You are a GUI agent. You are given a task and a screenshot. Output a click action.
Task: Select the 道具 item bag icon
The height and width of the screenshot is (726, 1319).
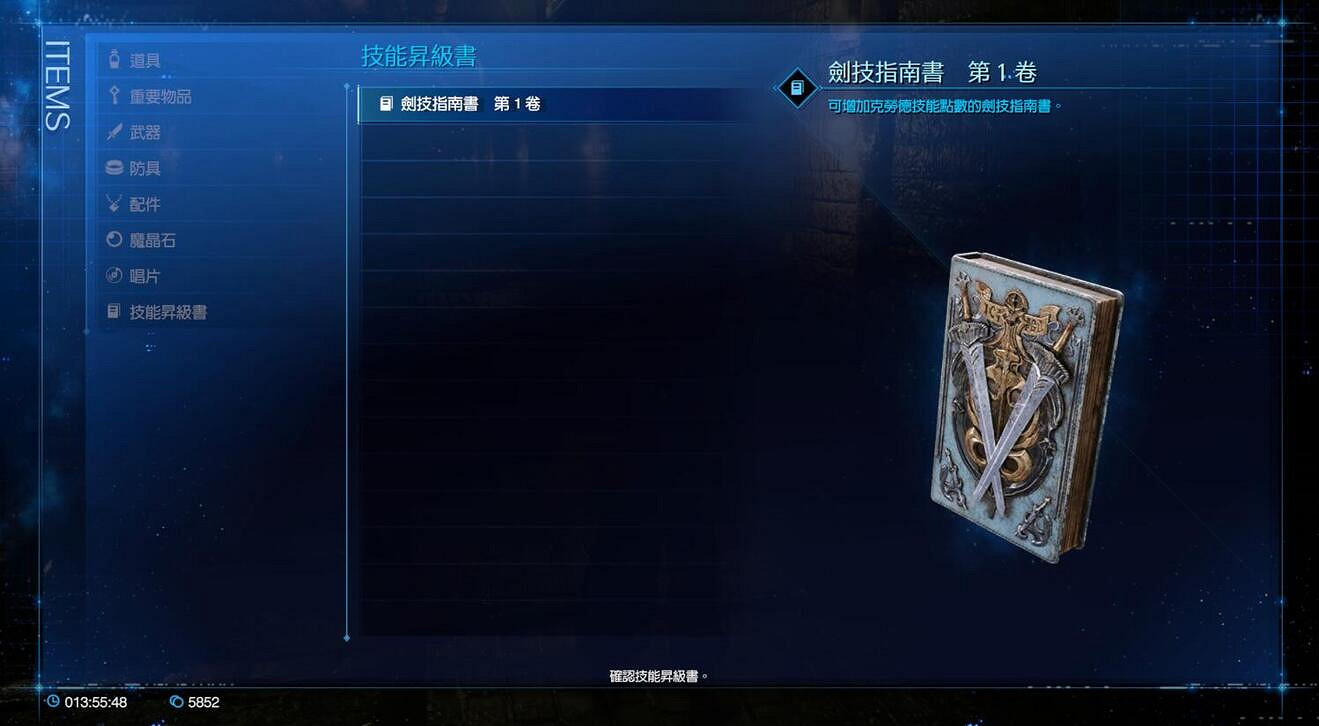coord(113,60)
